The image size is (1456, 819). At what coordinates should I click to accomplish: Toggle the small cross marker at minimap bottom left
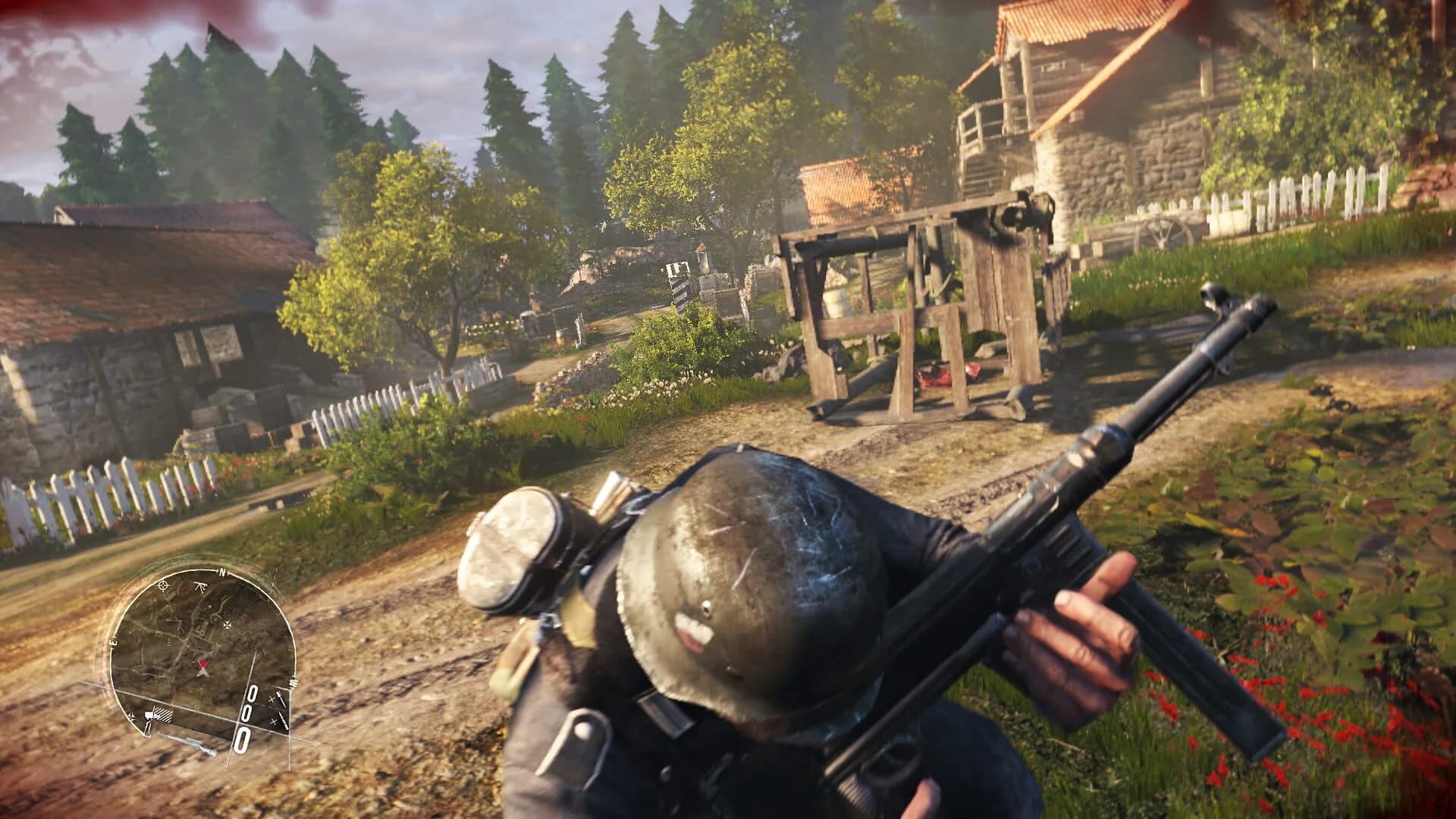pyautogui.click(x=130, y=717)
